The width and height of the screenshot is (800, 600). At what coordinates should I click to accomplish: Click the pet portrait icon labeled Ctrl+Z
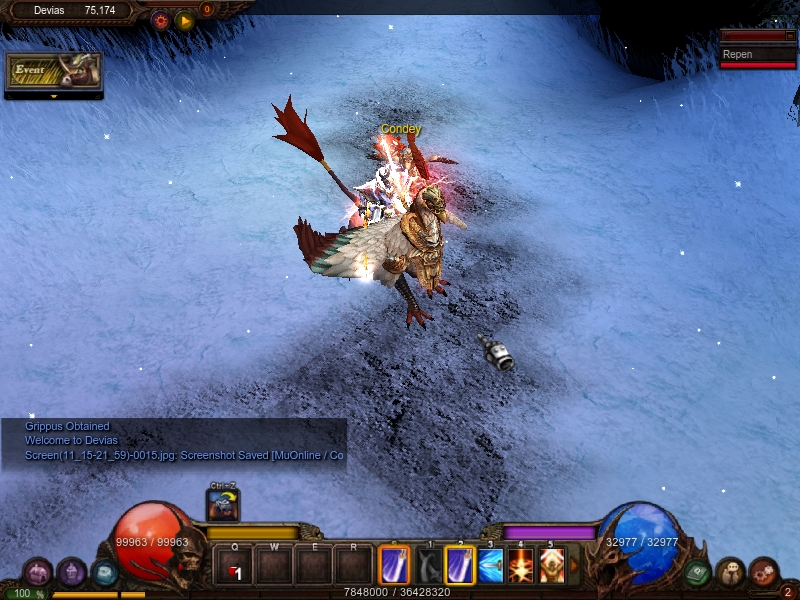(x=222, y=506)
